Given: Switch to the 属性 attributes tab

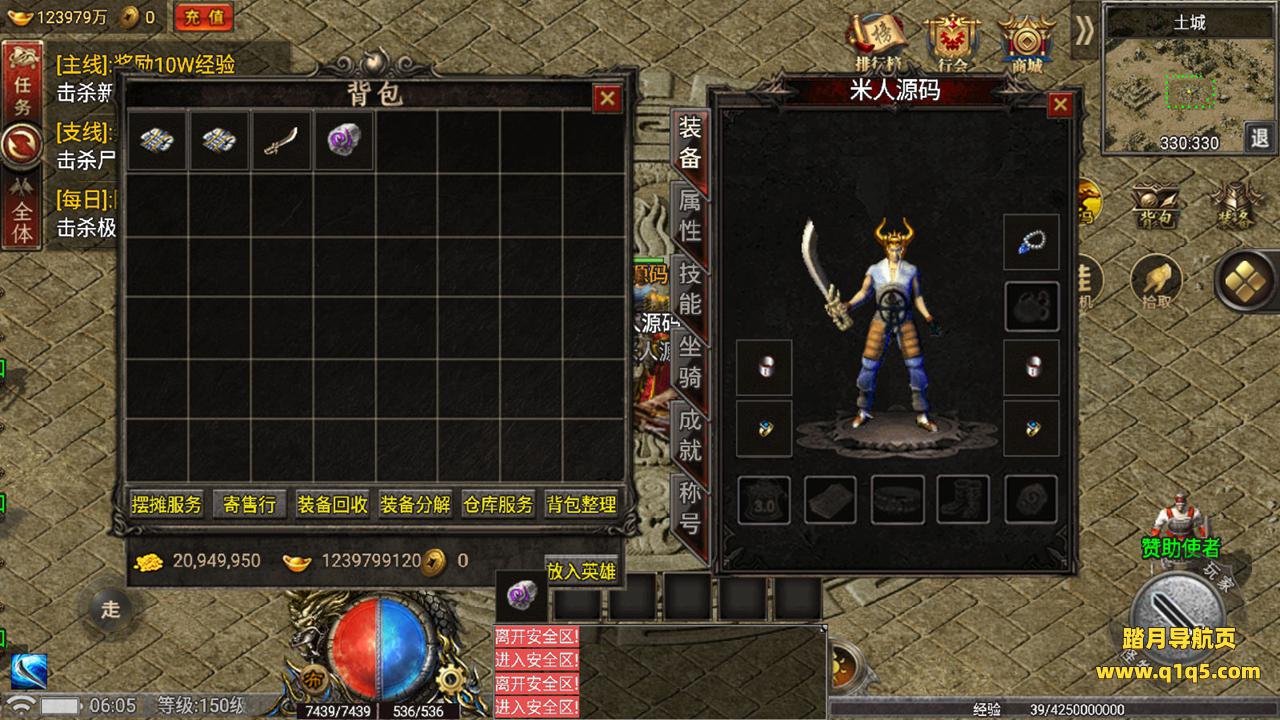Looking at the screenshot, I should coord(690,215).
